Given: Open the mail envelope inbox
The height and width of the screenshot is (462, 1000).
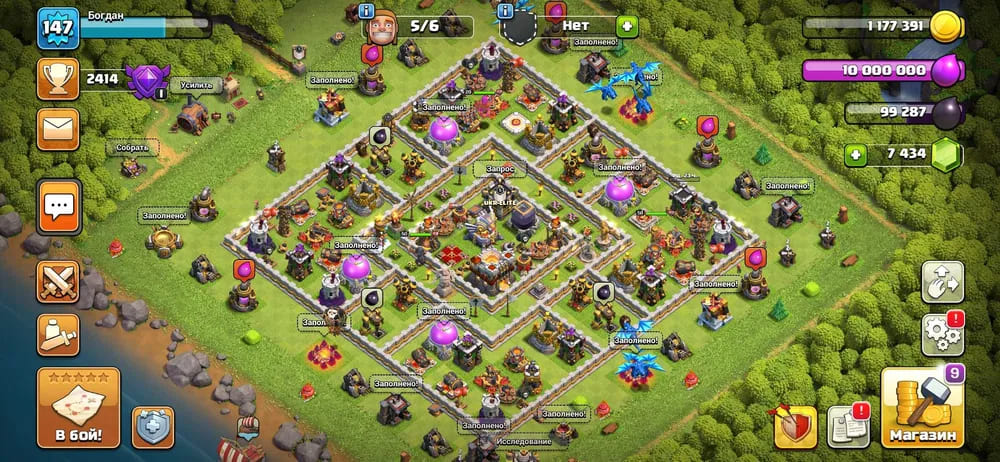Looking at the screenshot, I should [58, 129].
